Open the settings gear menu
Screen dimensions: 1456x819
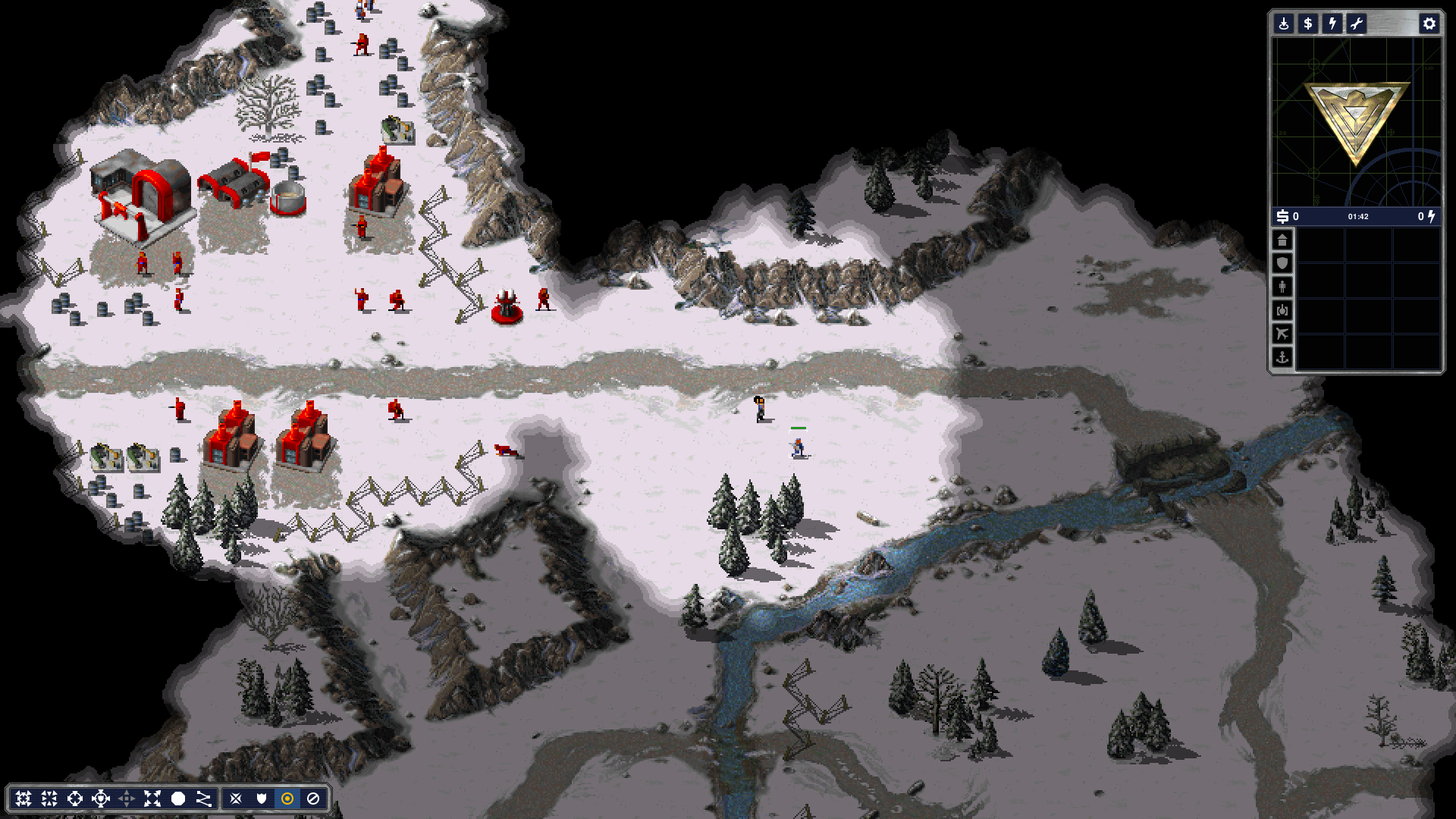(1429, 24)
